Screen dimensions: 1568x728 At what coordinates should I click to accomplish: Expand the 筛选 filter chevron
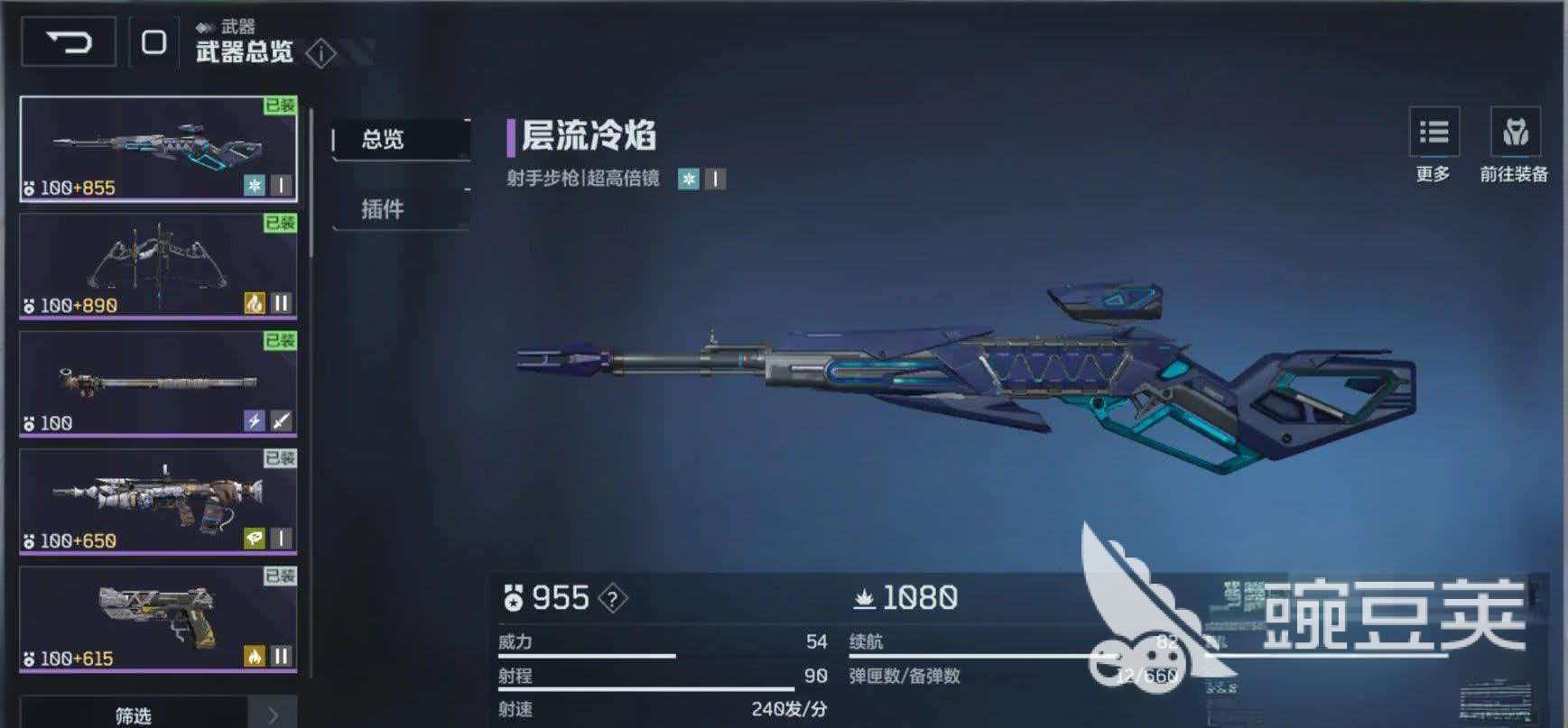pos(275,715)
